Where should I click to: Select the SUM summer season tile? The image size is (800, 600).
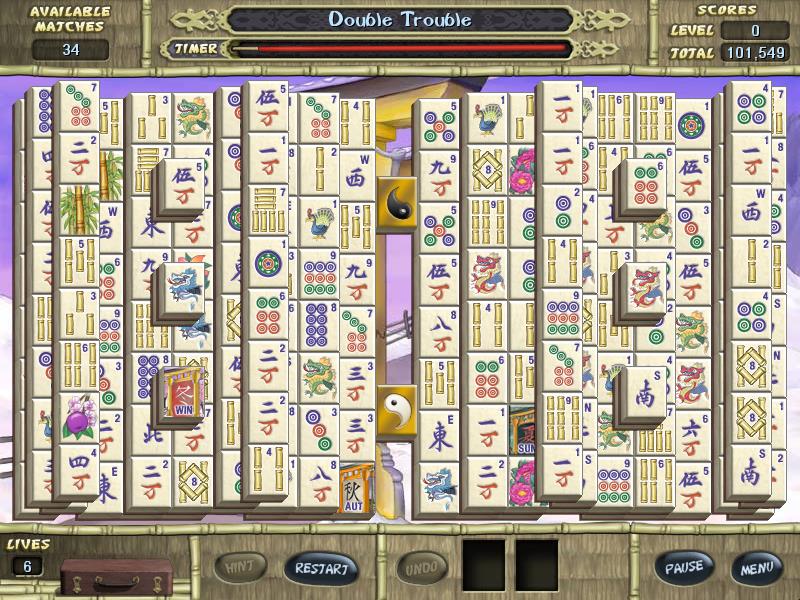523,430
